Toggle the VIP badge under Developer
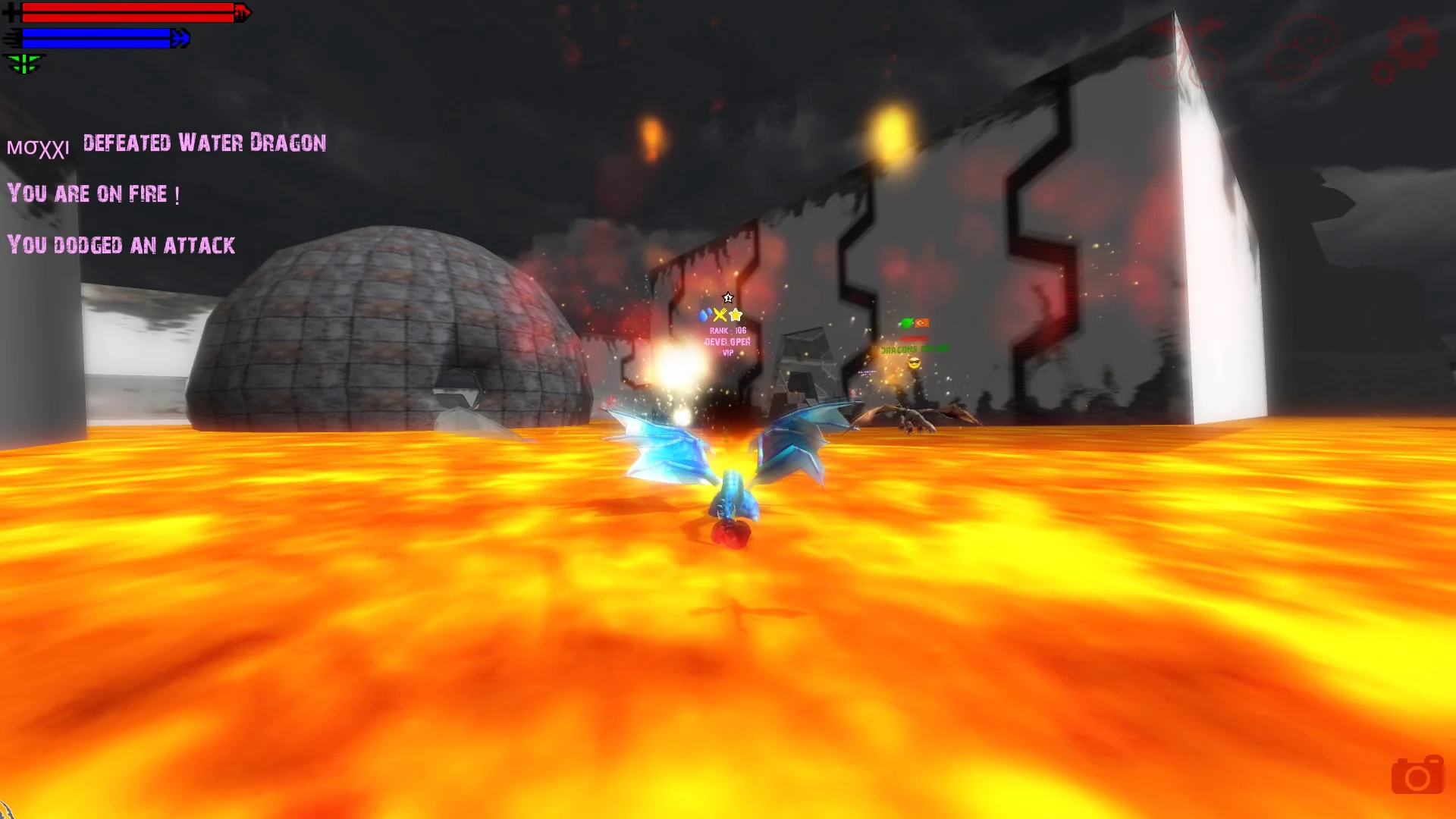 727,353
